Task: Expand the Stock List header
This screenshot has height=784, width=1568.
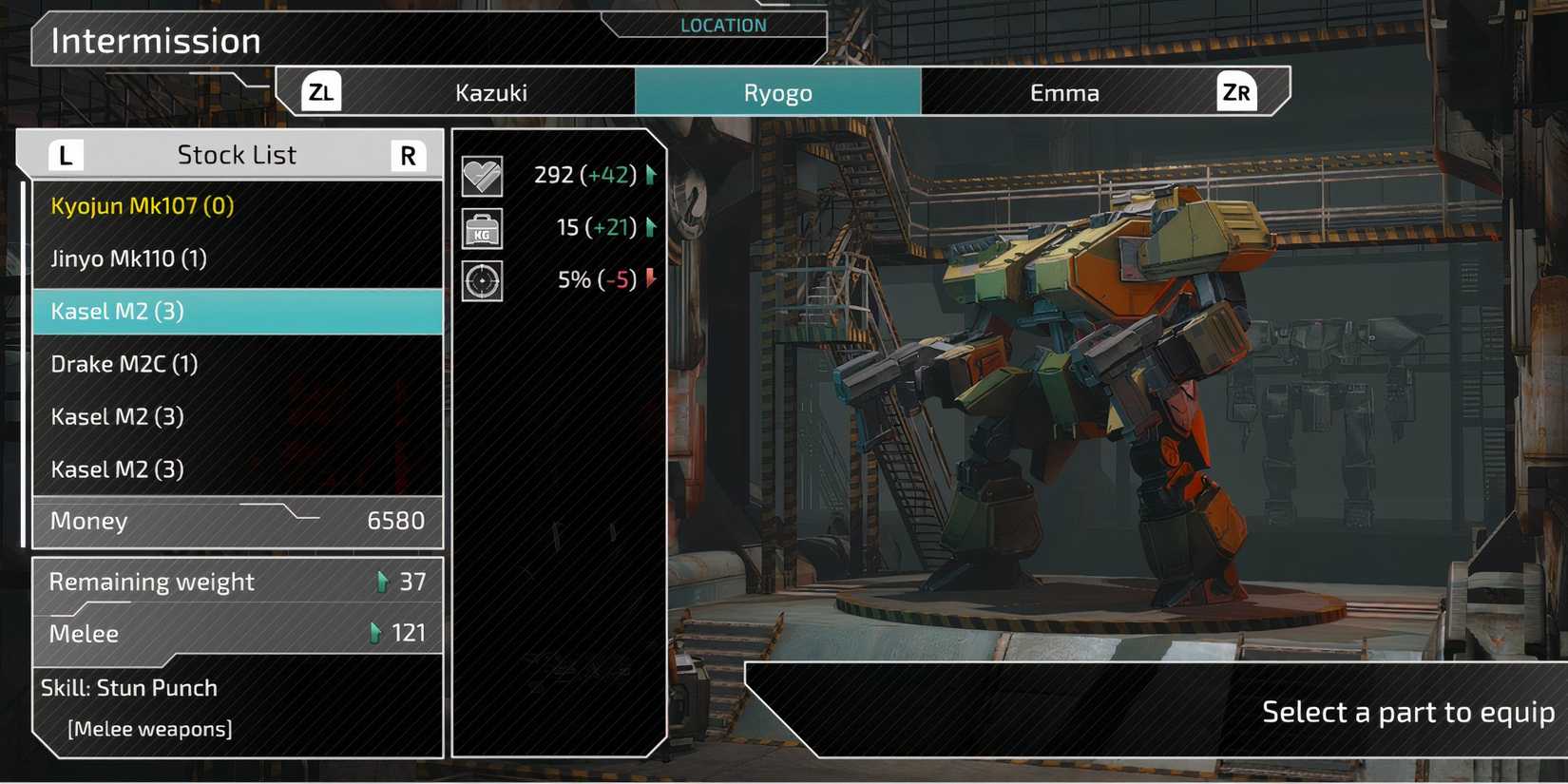Action: [x=237, y=154]
